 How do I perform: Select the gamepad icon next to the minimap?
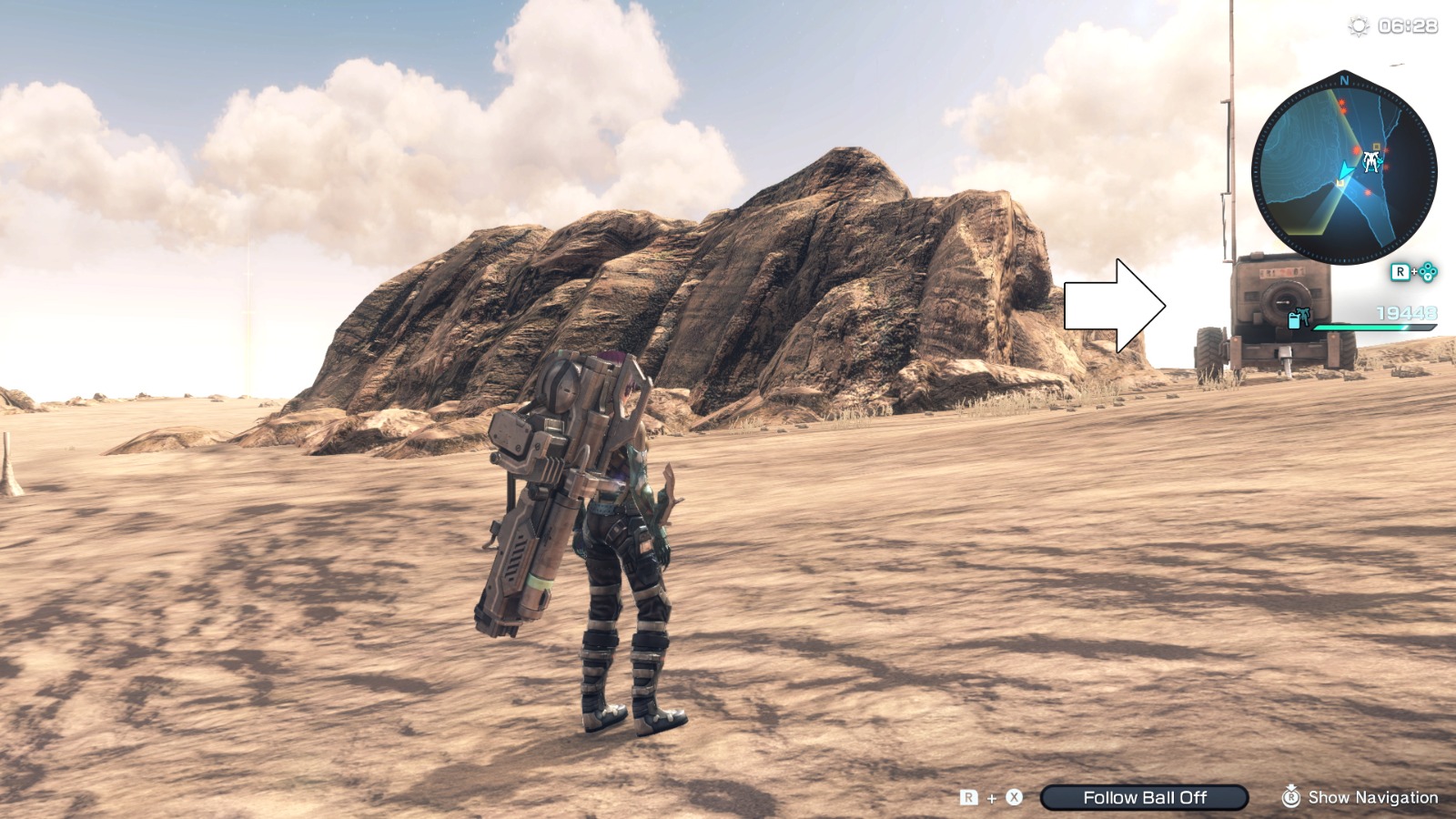click(x=1427, y=272)
